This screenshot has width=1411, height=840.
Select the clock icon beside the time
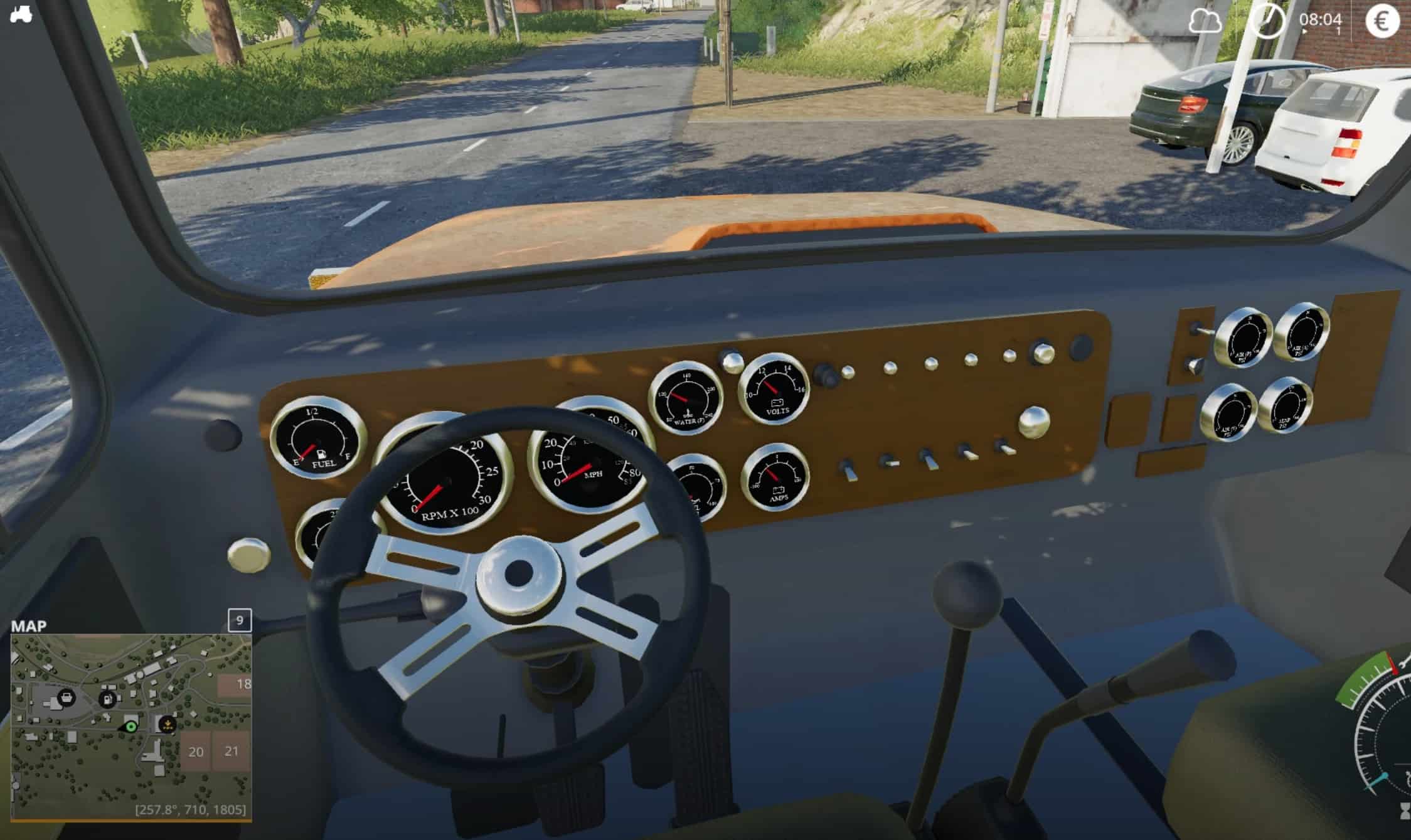coord(1267,21)
